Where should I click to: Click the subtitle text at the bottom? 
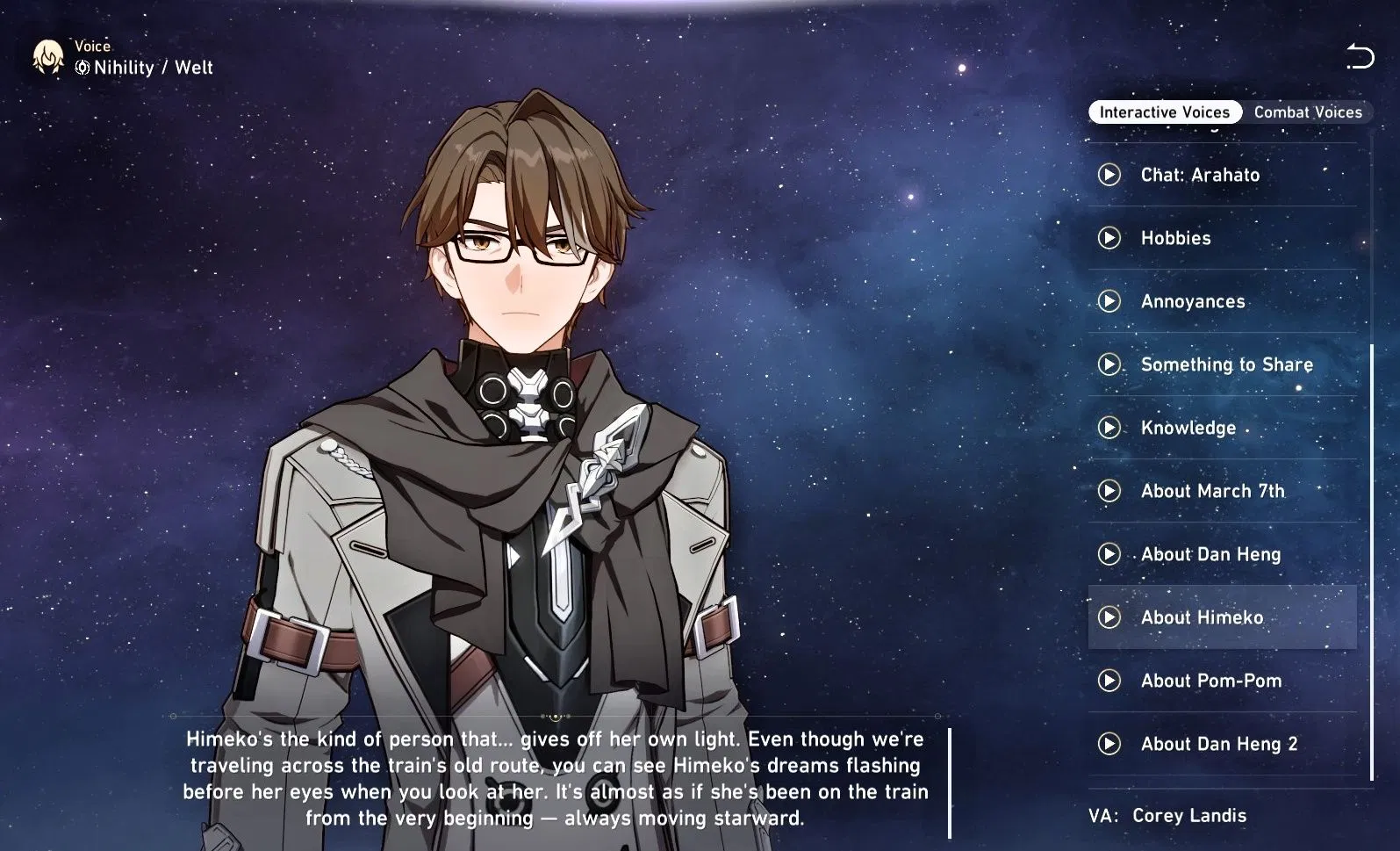pos(553,777)
